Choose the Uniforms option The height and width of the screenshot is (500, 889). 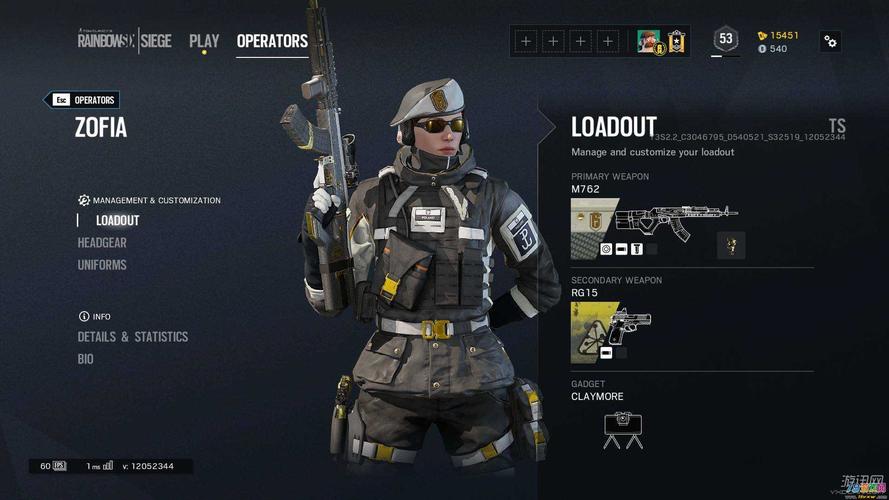[102, 265]
